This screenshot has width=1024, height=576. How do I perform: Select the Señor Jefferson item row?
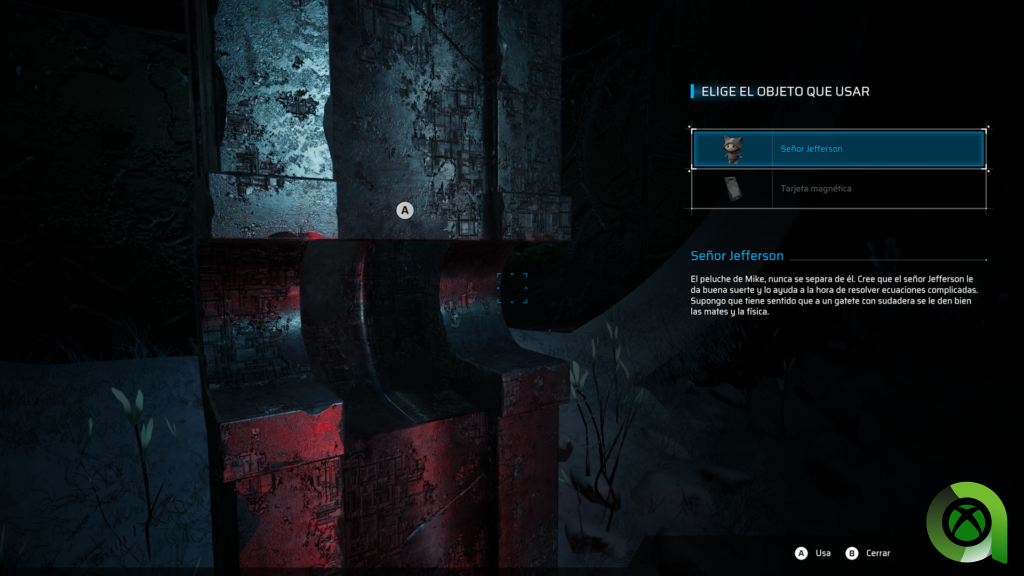(x=838, y=149)
